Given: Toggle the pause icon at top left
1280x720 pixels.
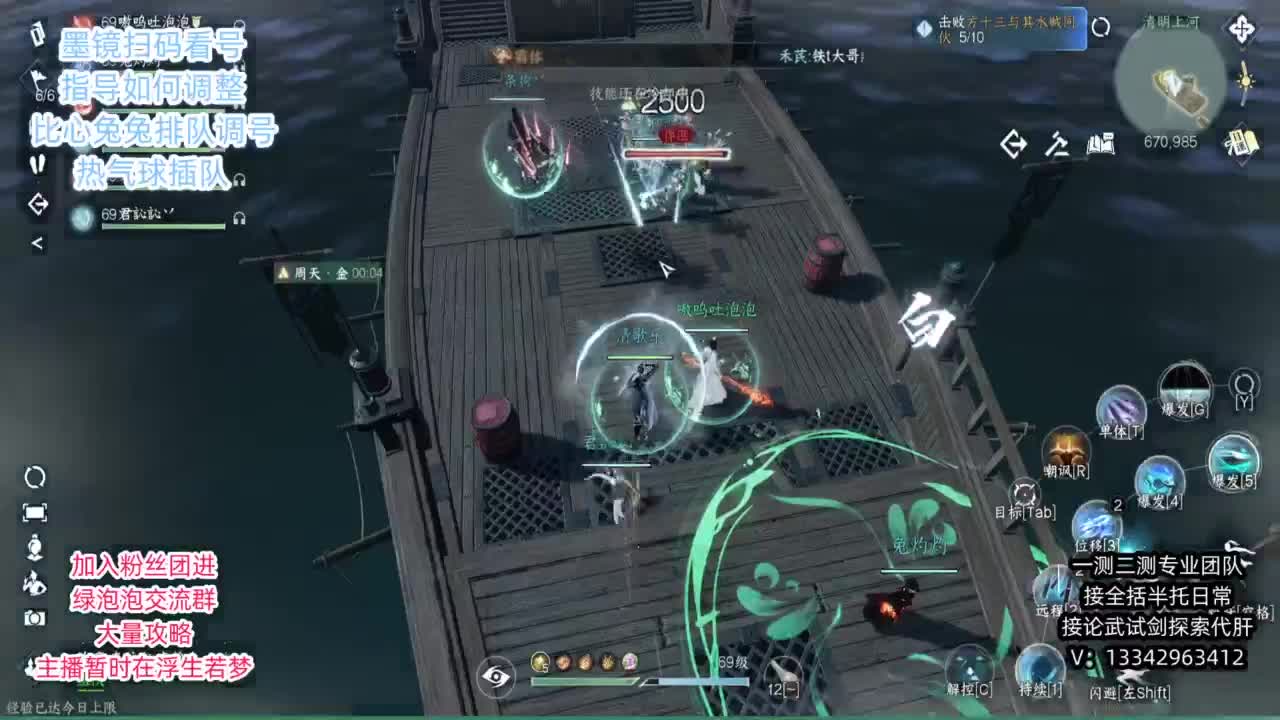Looking at the screenshot, I should coord(36,164).
